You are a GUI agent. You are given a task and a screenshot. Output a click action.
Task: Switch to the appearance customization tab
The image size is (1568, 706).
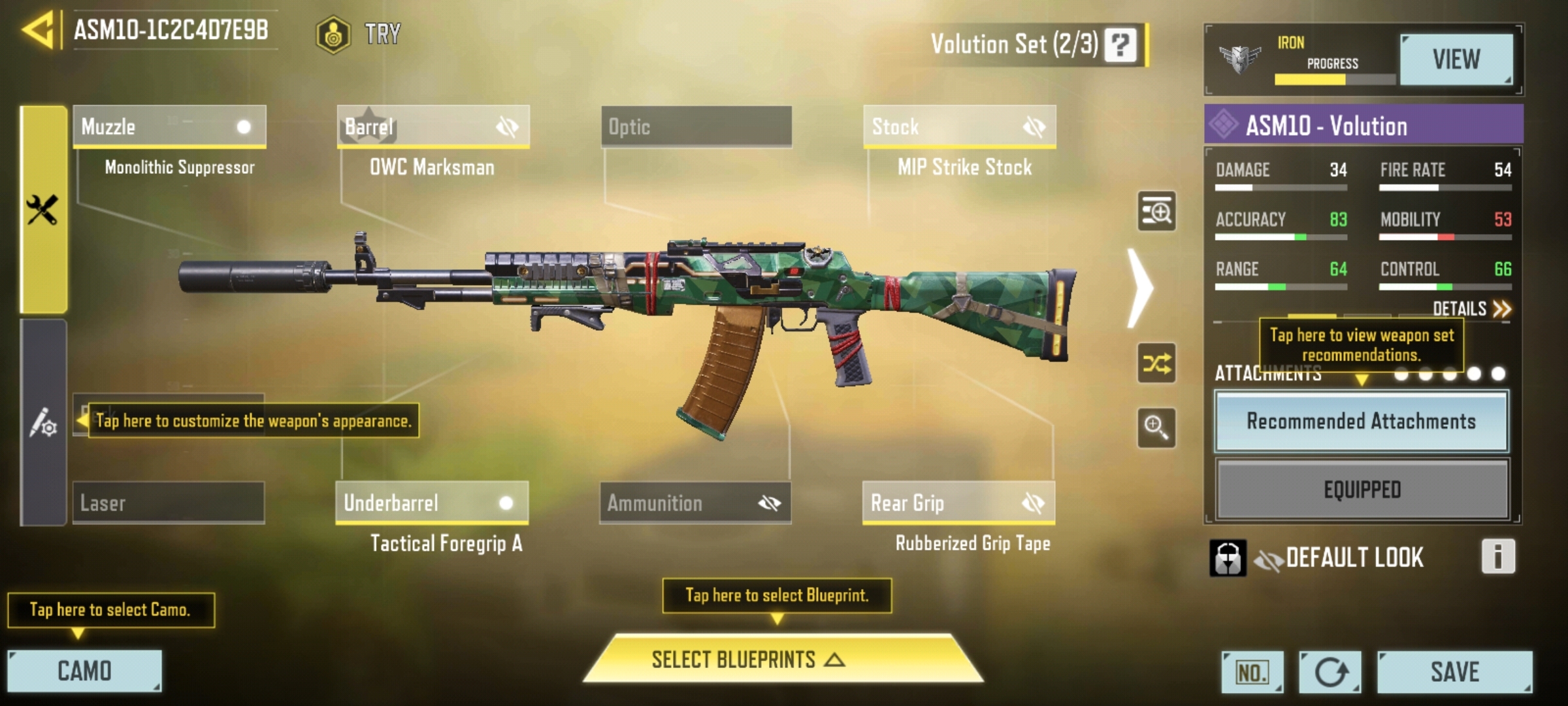[43, 423]
